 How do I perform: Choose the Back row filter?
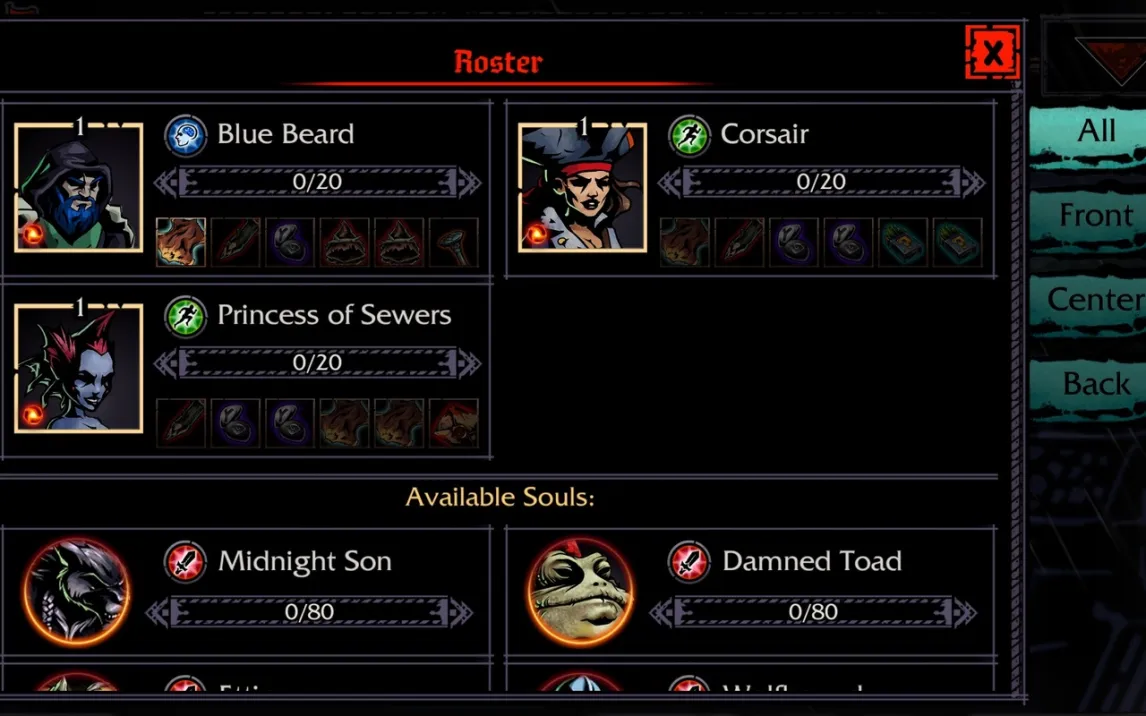pos(1095,384)
